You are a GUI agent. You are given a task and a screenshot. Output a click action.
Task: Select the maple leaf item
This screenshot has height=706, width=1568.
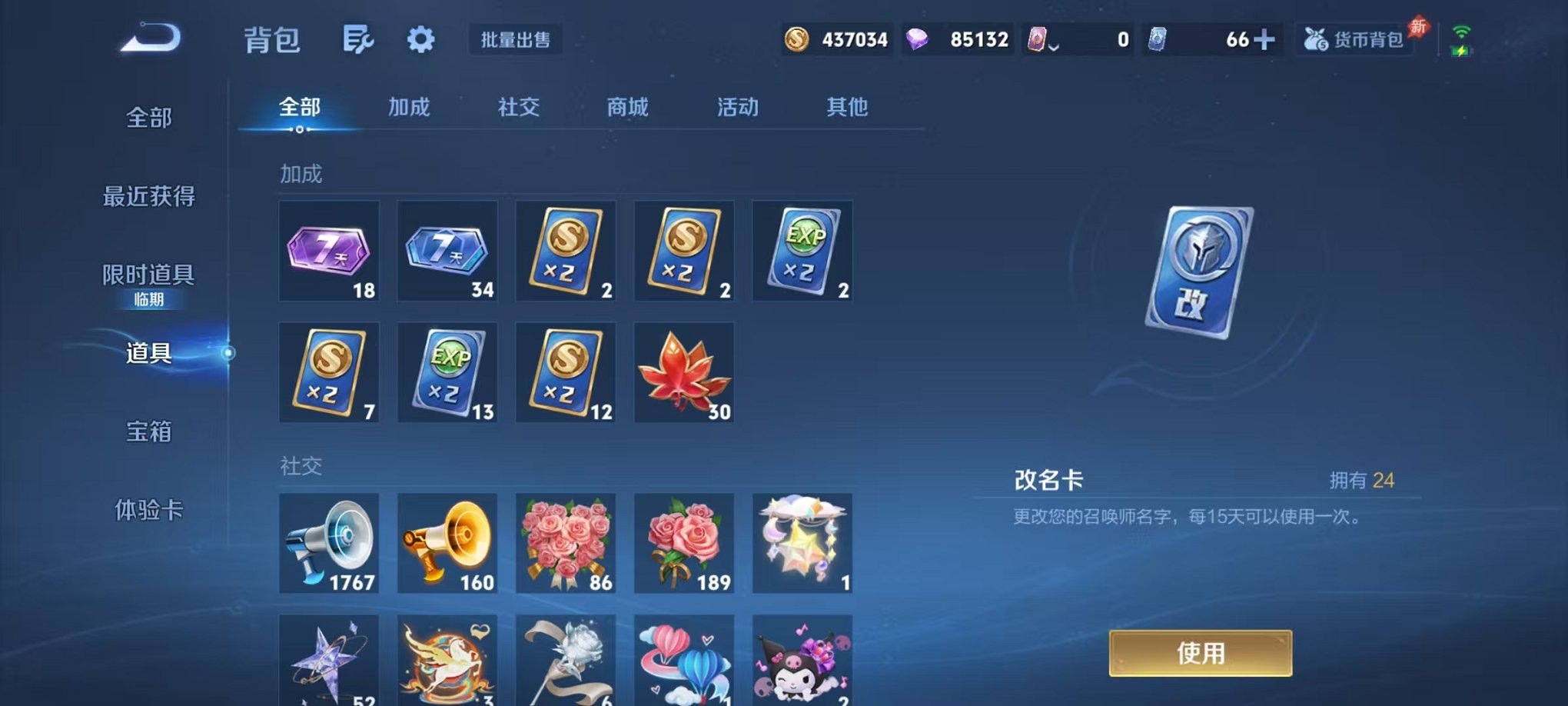pos(683,373)
